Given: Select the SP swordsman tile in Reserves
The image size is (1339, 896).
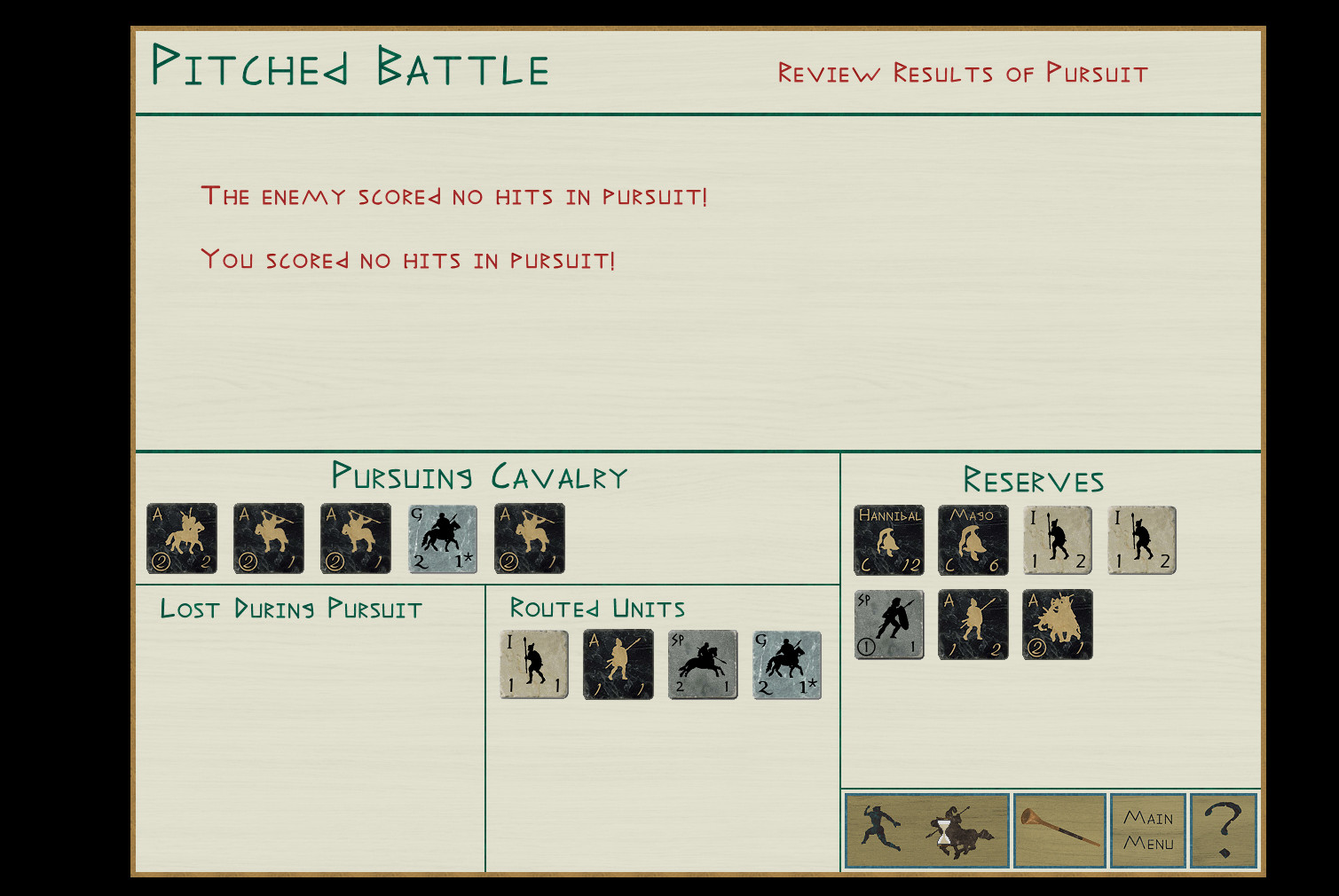Looking at the screenshot, I should [x=889, y=625].
